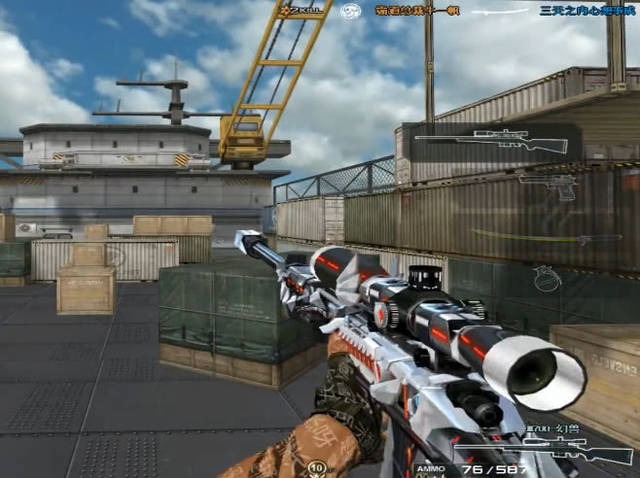
Task: Select the grenade slot
Action: (x=546, y=277)
